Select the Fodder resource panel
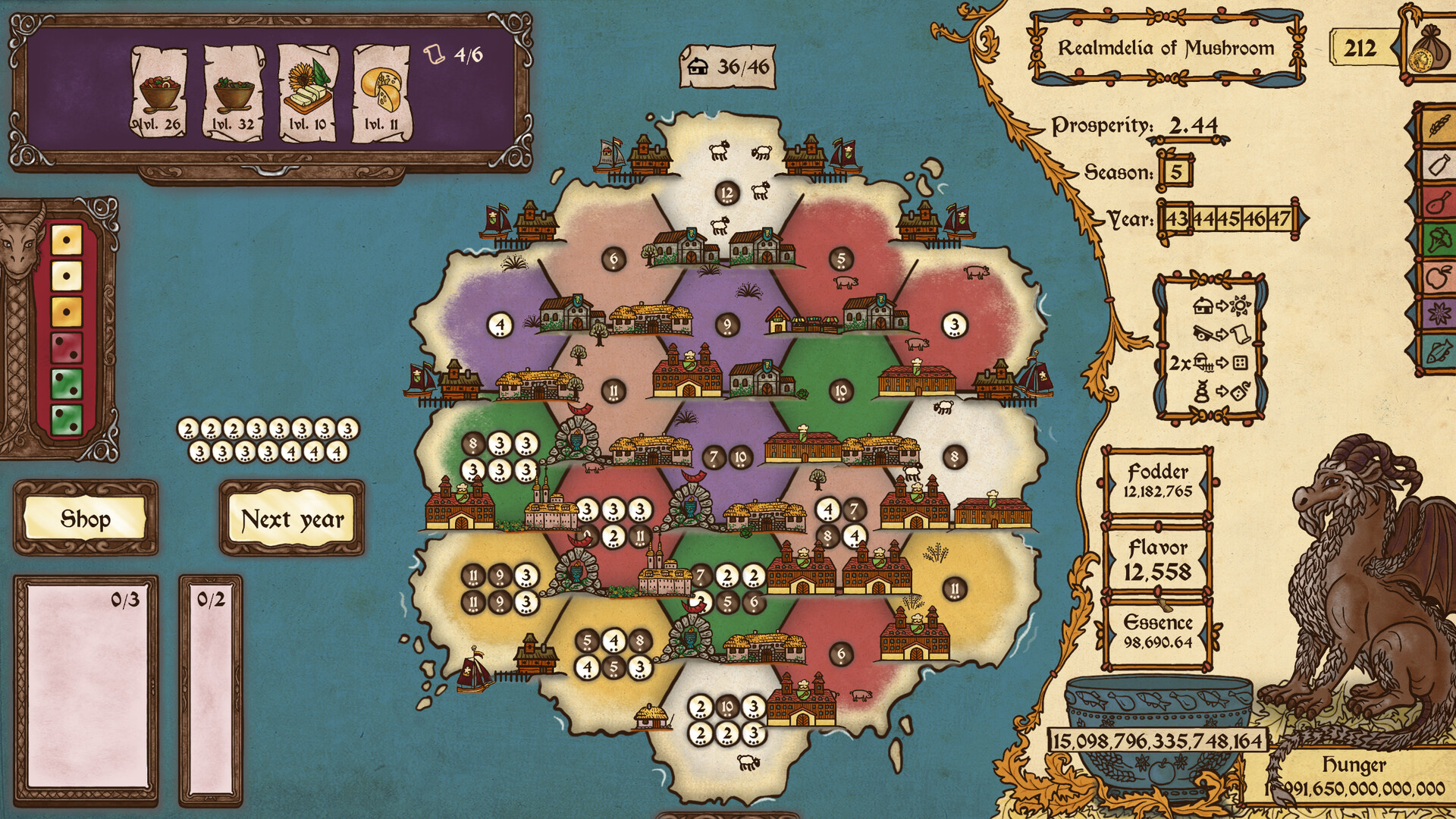This screenshot has width=1456, height=819. click(1157, 481)
